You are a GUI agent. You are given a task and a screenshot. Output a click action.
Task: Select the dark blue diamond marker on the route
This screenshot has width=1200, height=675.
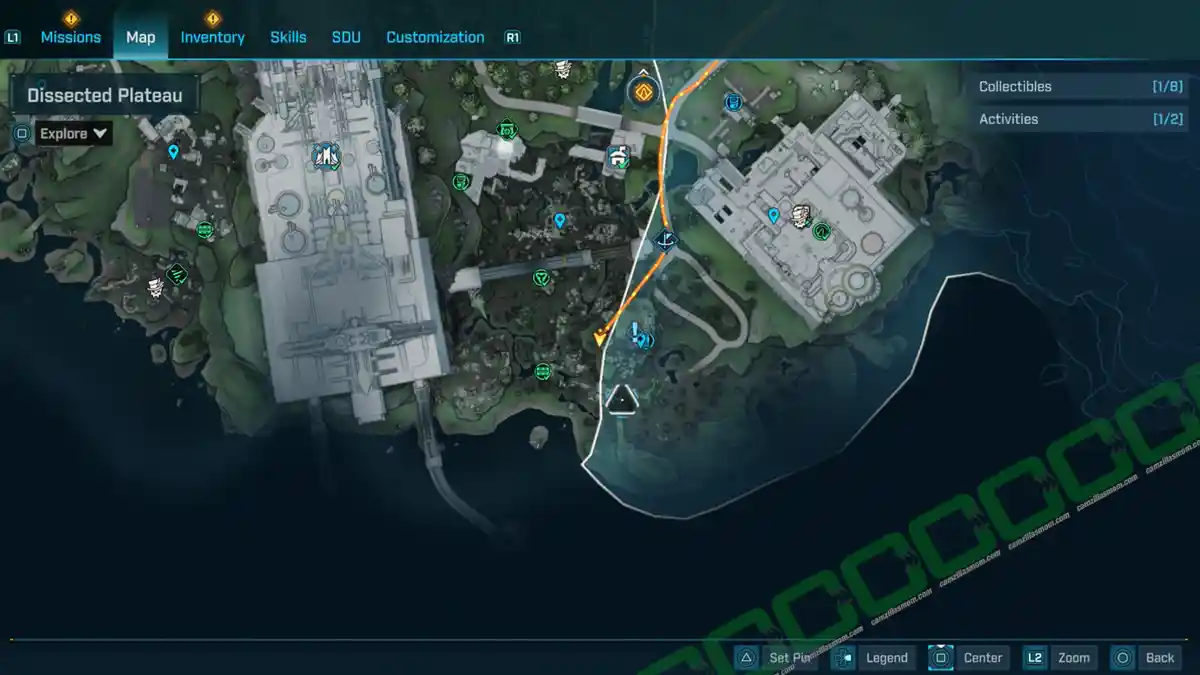(x=664, y=240)
